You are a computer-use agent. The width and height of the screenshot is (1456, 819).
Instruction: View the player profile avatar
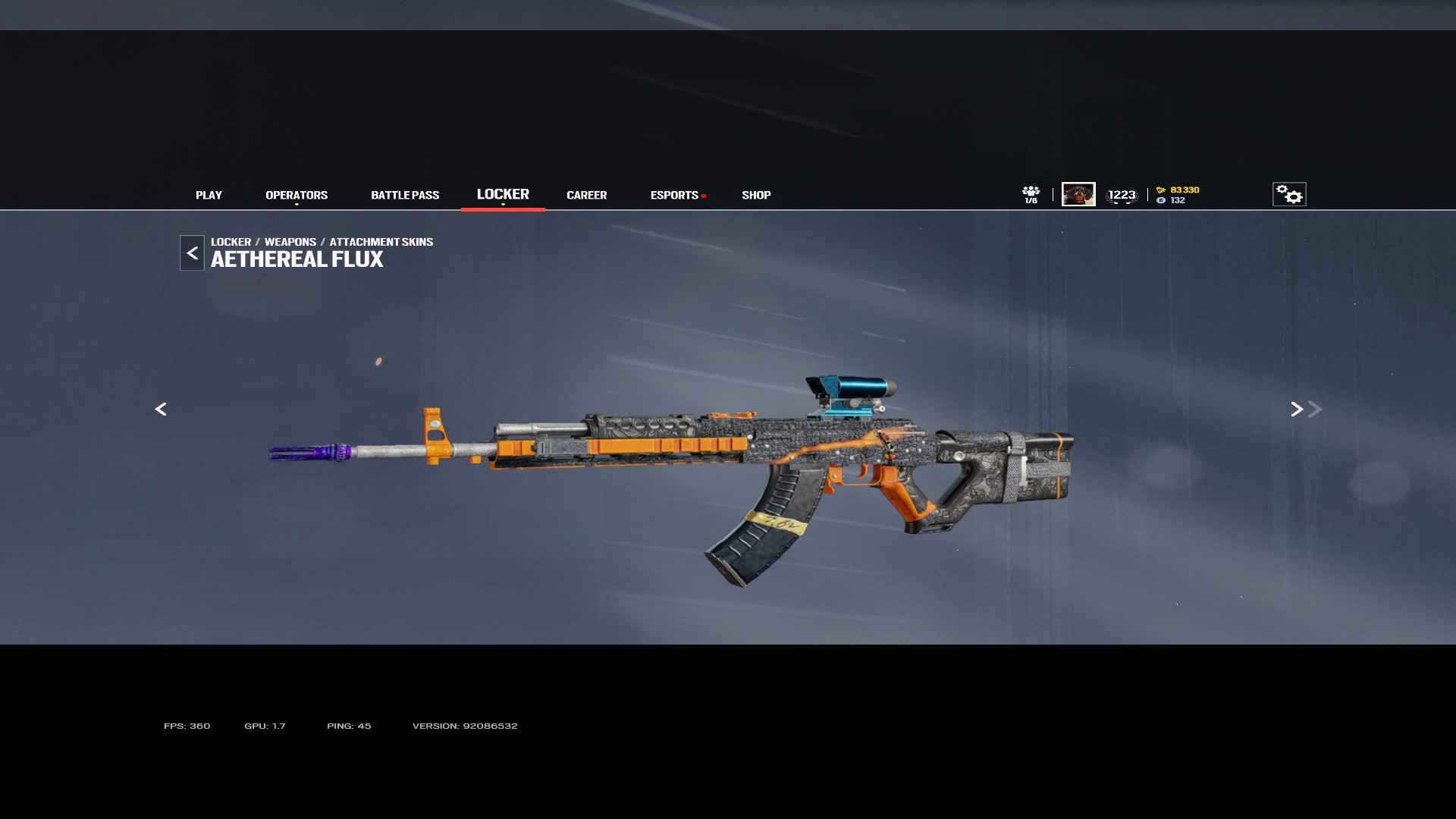tap(1078, 194)
